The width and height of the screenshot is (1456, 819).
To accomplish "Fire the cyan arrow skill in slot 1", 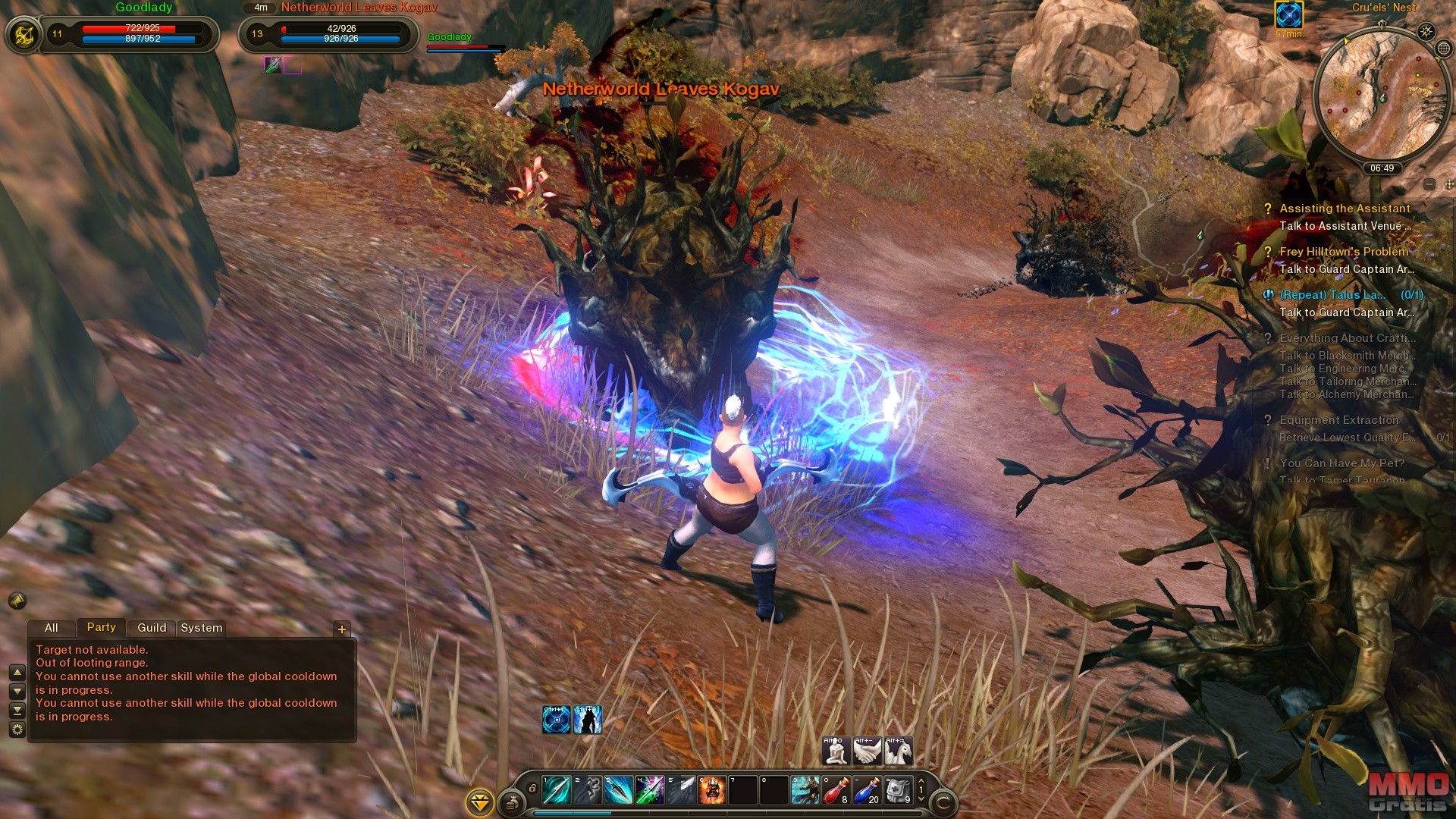I will click(557, 790).
